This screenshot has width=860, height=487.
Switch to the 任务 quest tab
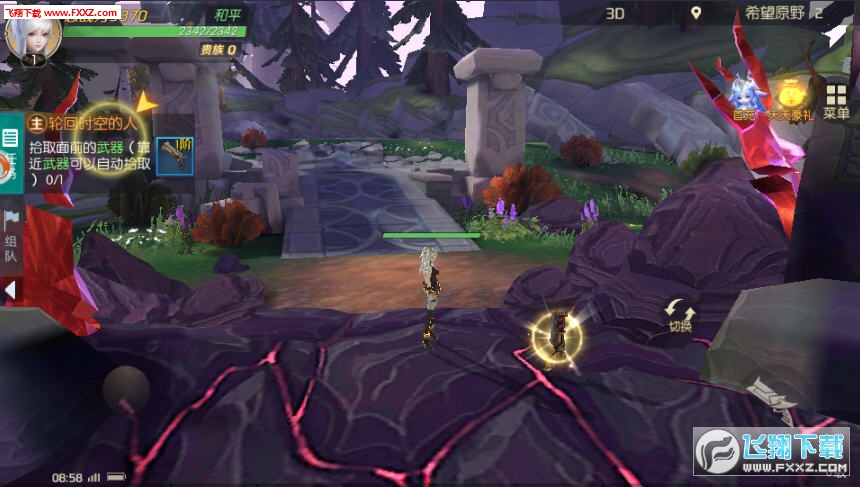[10, 160]
